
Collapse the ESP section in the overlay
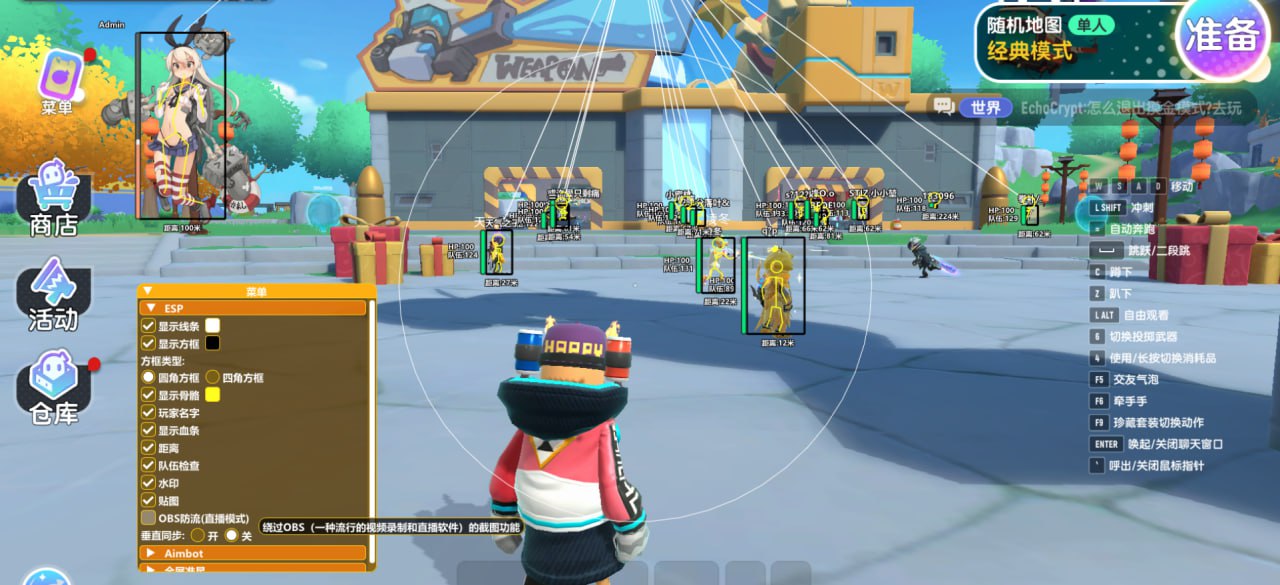pos(152,308)
